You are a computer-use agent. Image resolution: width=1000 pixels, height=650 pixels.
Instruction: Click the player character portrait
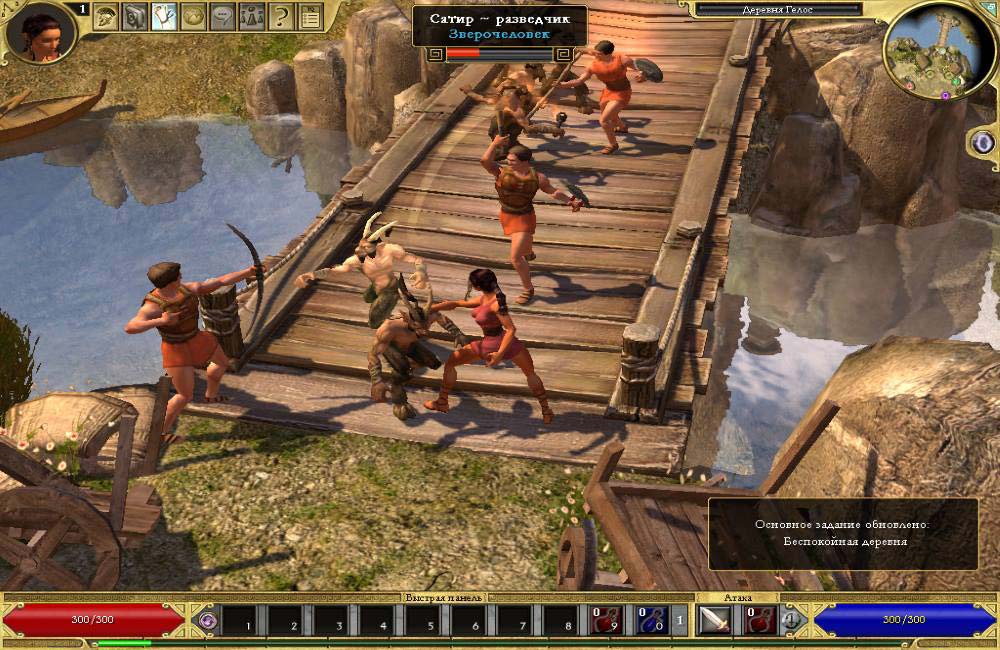click(40, 32)
